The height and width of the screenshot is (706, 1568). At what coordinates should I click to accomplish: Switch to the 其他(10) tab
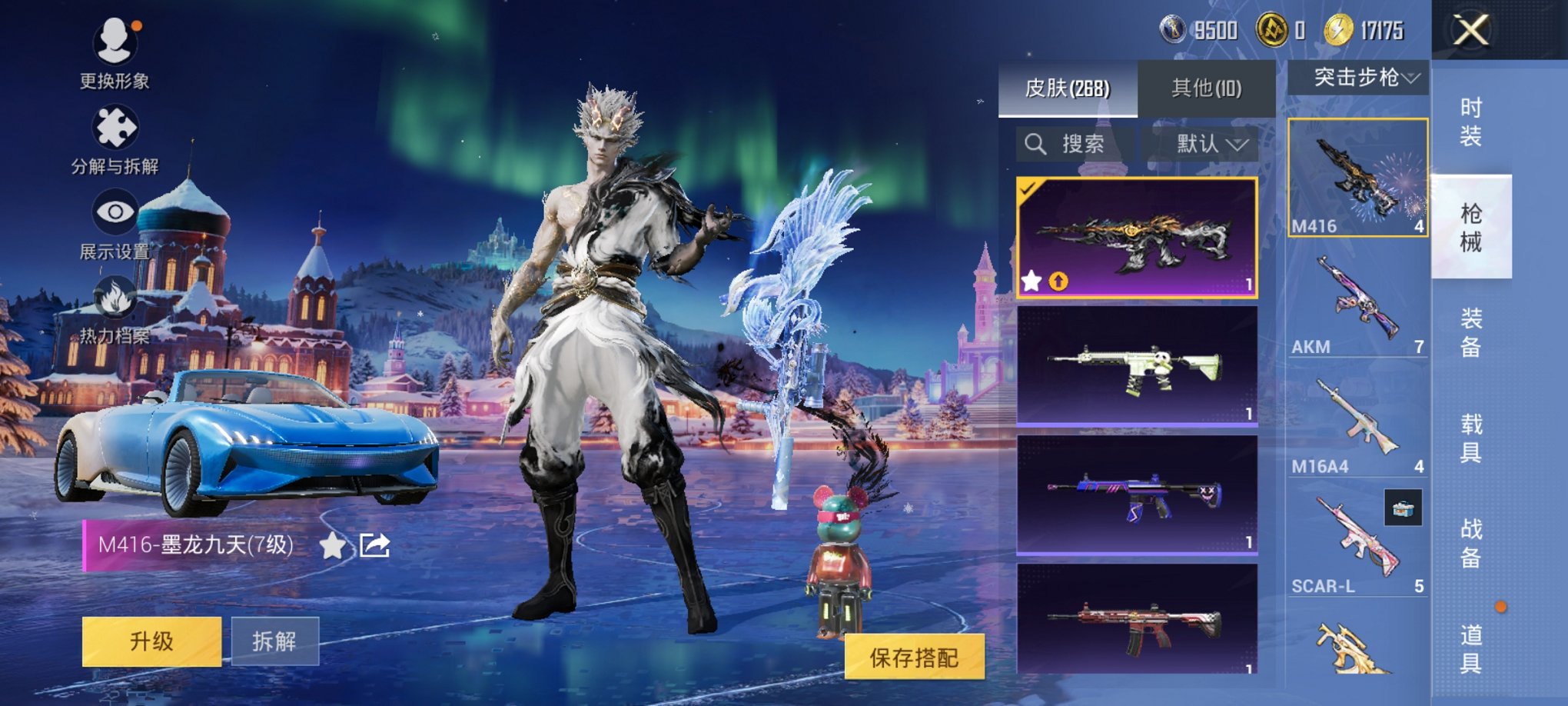click(x=1204, y=87)
